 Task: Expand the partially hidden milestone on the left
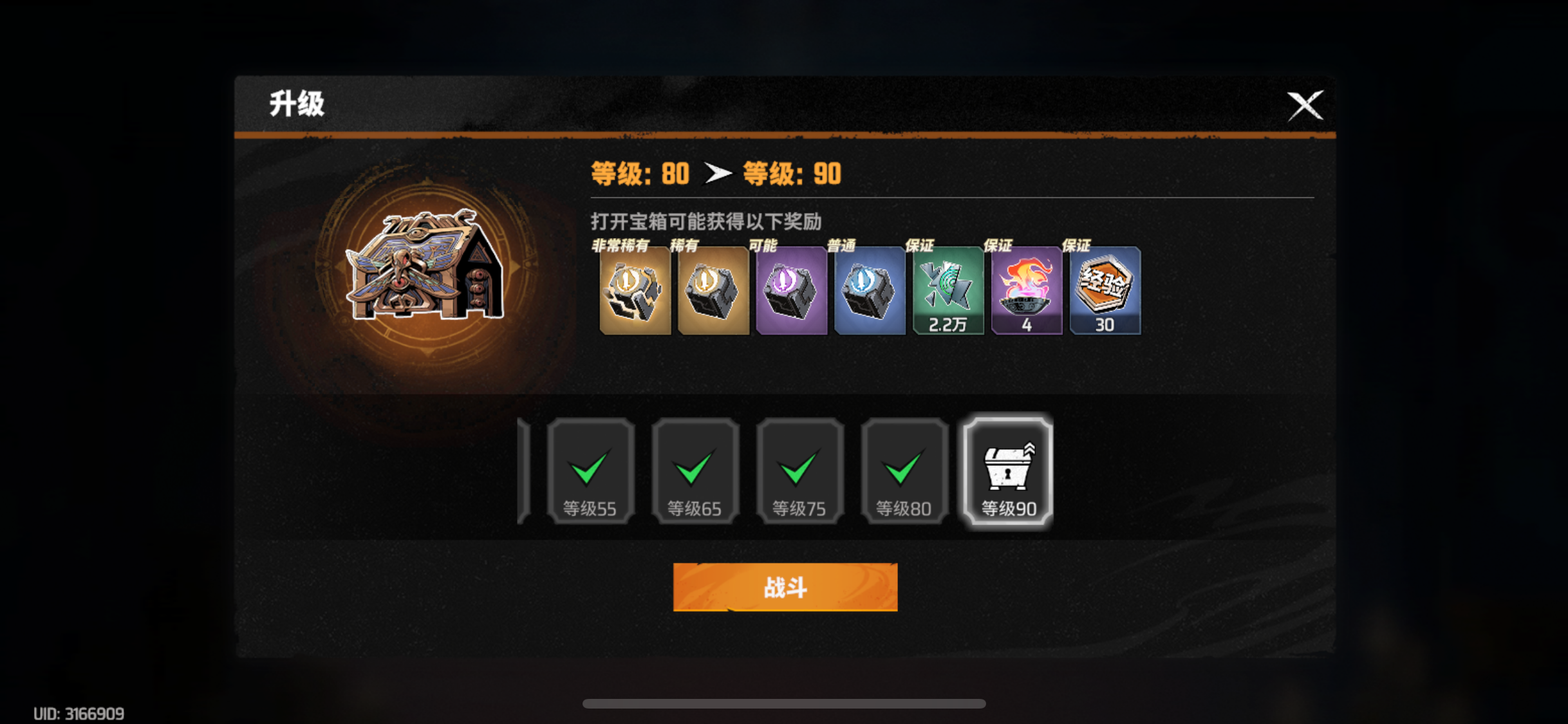523,470
